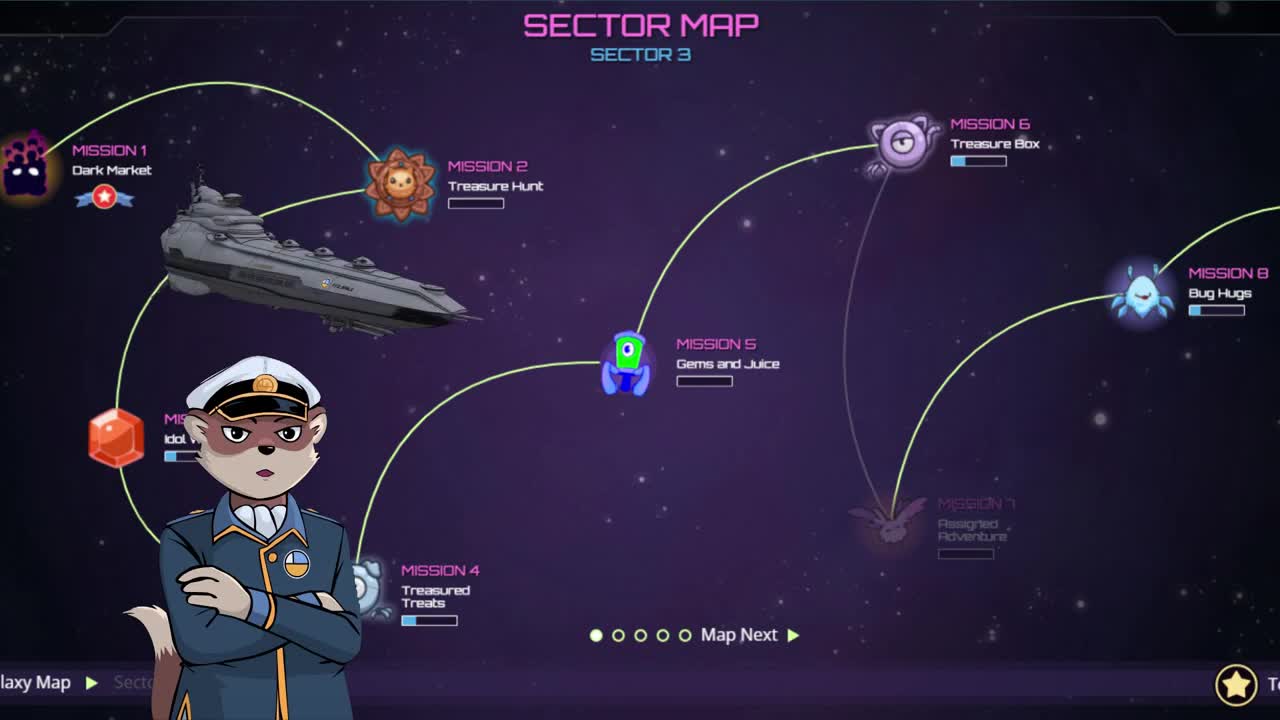Open Mission 2 Treasure Hunt
Image resolution: width=1280 pixels, height=720 pixels.
(x=400, y=183)
